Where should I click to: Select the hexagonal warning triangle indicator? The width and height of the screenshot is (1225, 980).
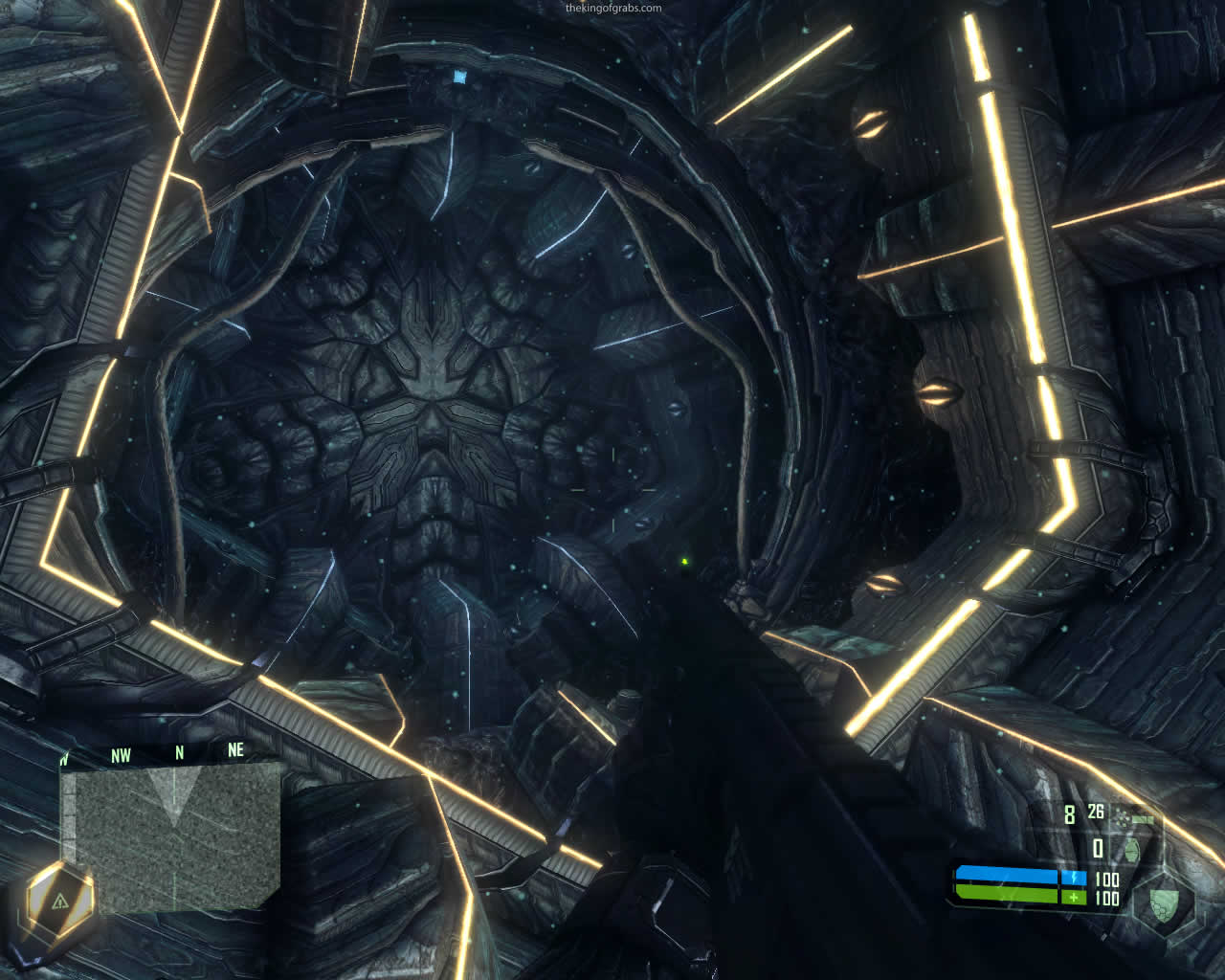[x=59, y=901]
